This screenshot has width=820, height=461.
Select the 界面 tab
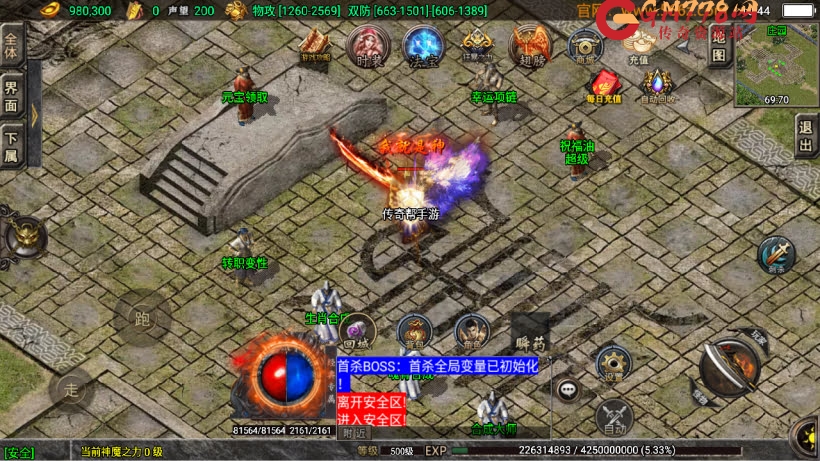12,93
